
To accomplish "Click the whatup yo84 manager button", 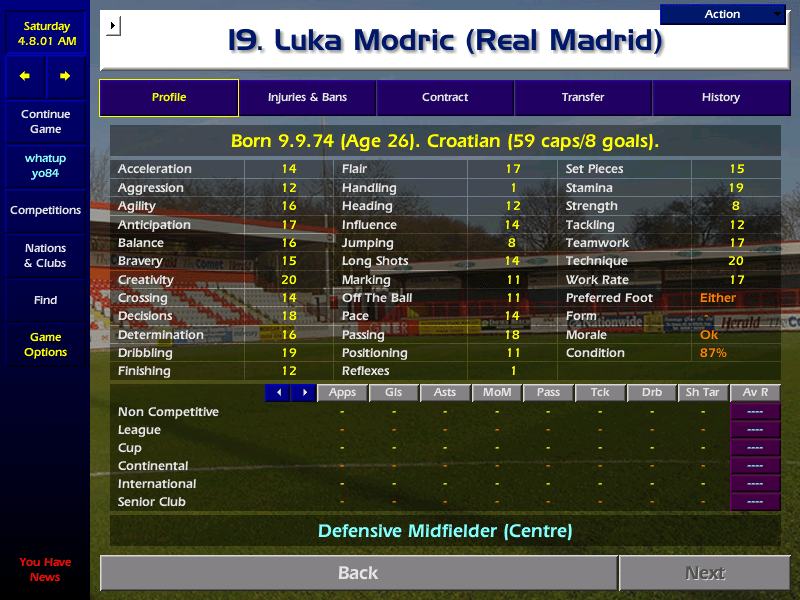I will [45, 166].
